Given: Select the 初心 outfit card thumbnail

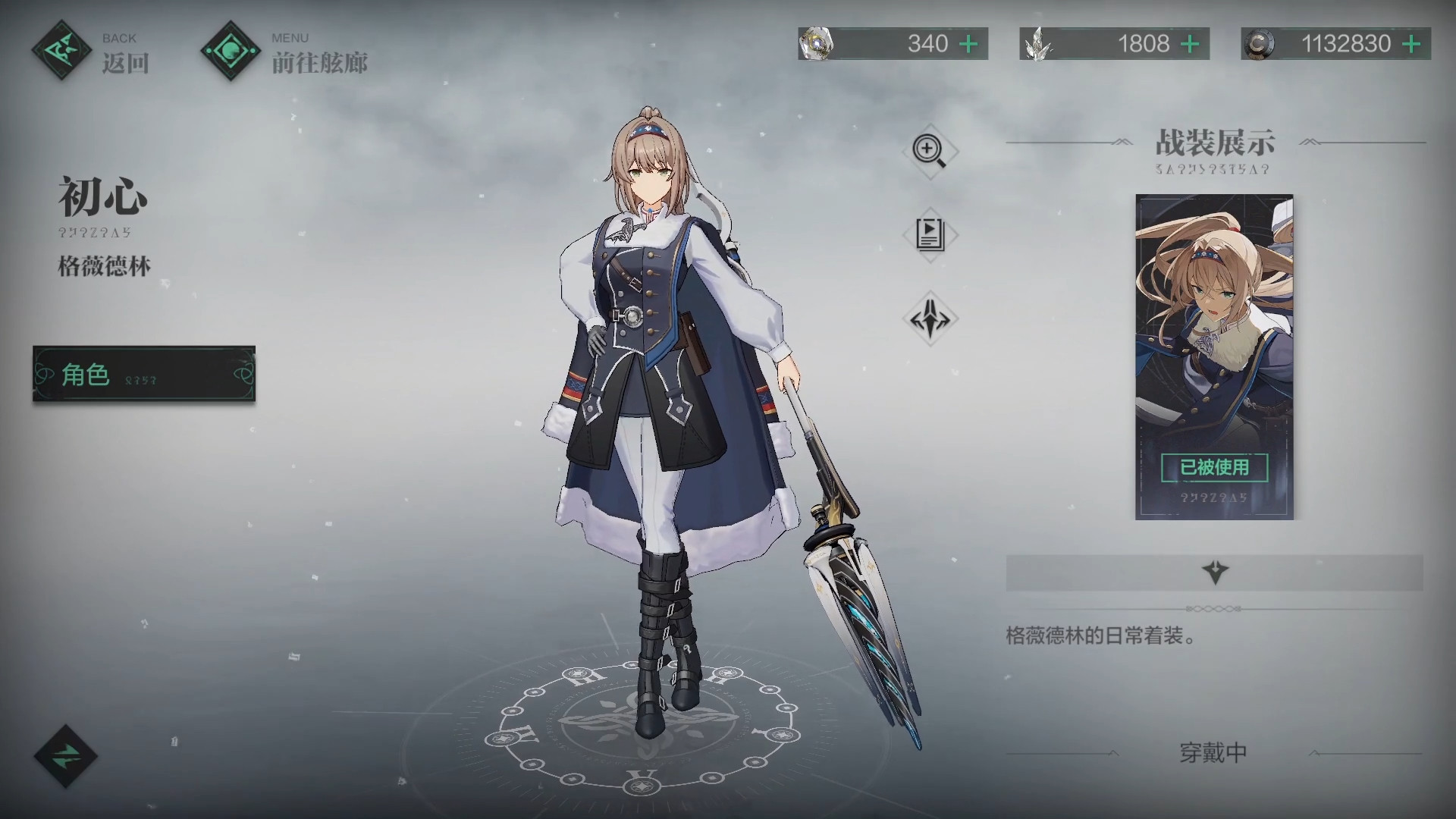Looking at the screenshot, I should coord(1213,356).
